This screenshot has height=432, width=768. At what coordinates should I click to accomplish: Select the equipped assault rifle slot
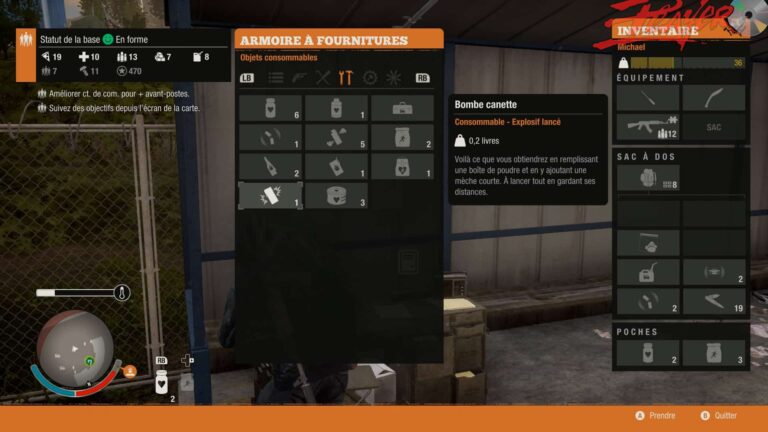[x=647, y=127]
